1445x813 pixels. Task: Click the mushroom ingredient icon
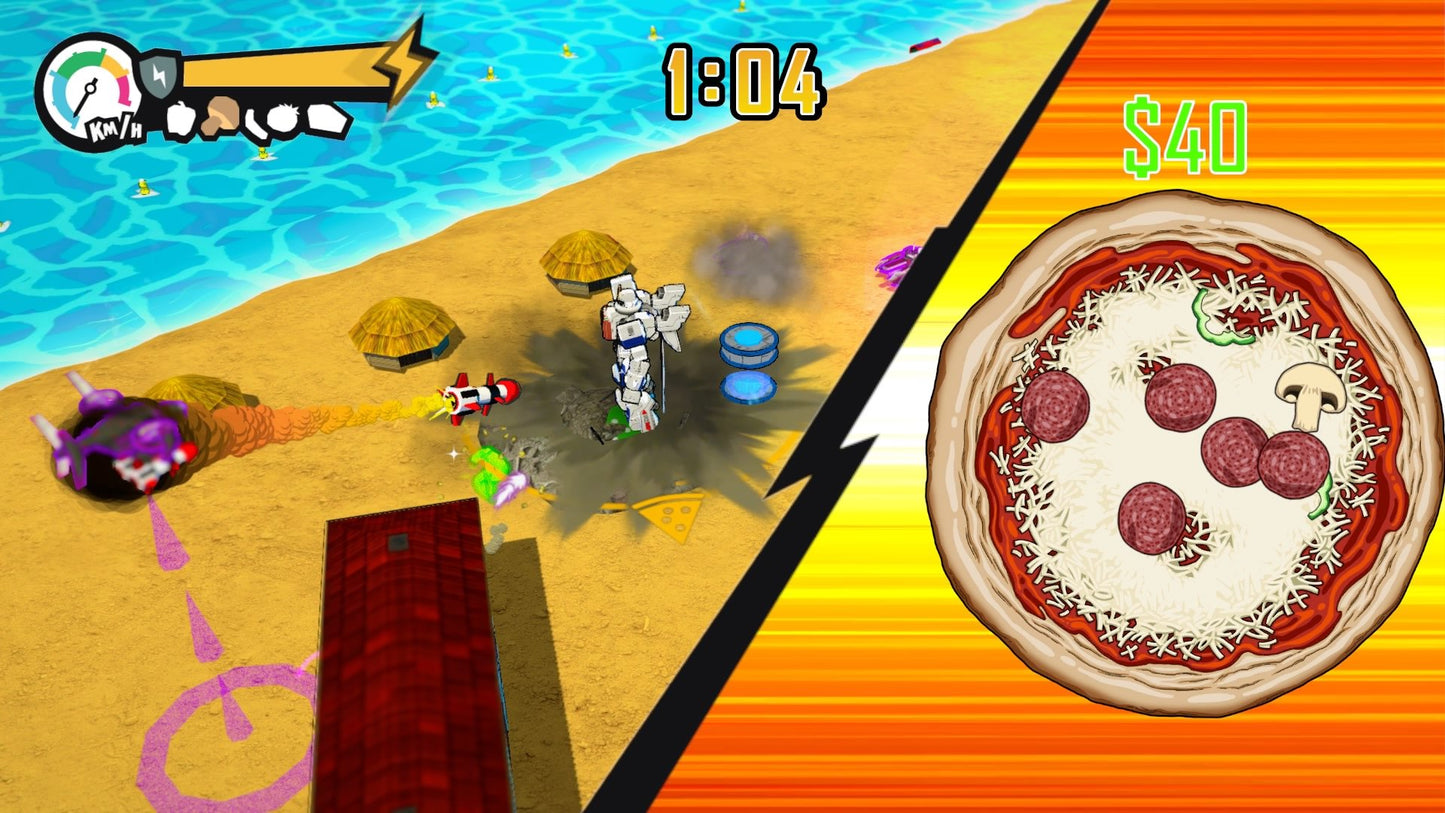point(221,115)
